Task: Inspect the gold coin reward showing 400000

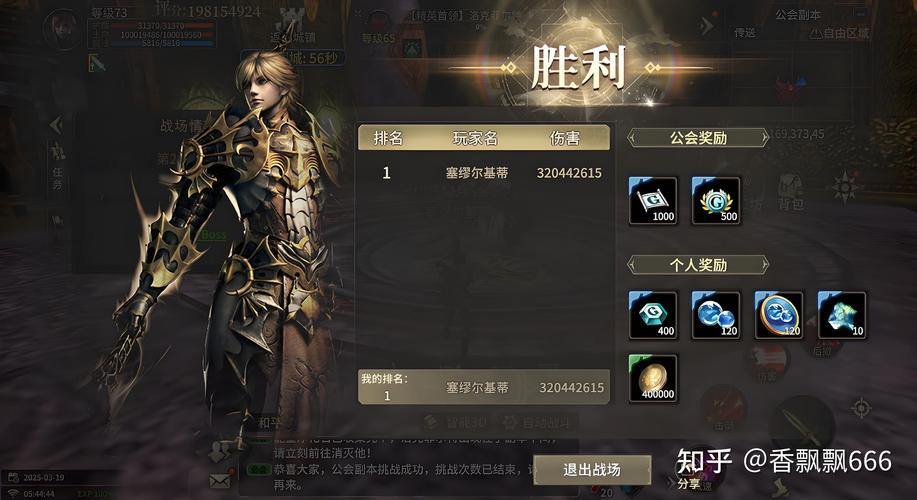Action: [x=653, y=379]
